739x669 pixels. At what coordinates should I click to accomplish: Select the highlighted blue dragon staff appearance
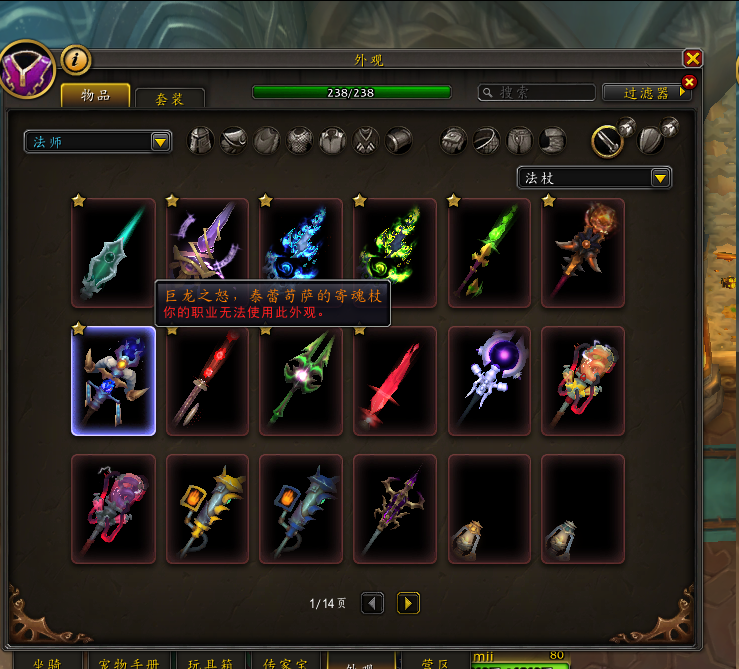click(x=113, y=381)
